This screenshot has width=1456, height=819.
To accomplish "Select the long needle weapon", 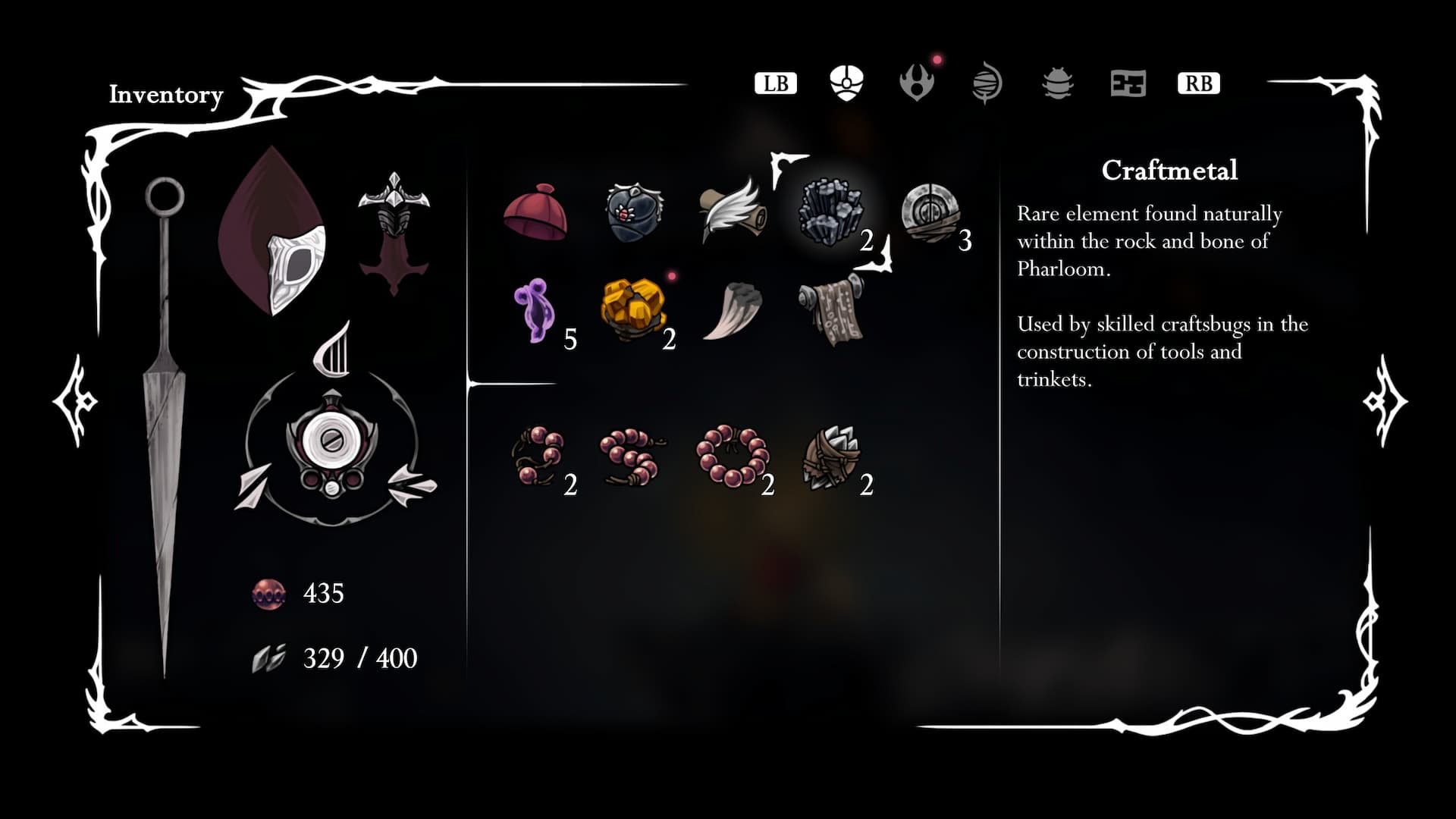I will (x=164, y=425).
